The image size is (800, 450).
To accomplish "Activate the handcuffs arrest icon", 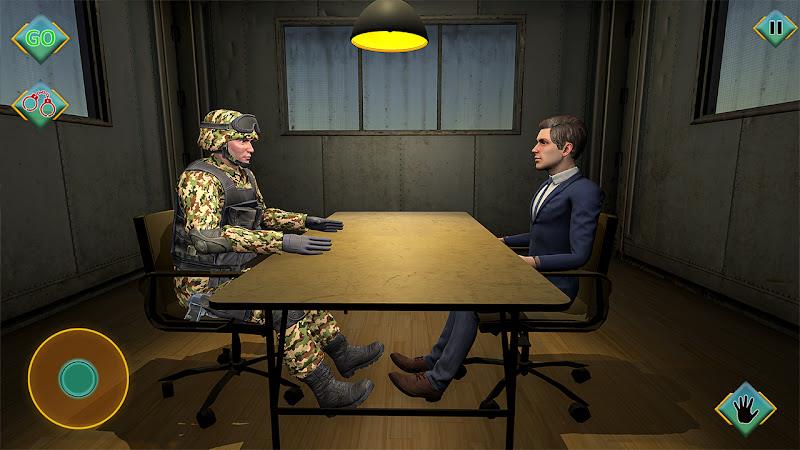I will pos(40,104).
